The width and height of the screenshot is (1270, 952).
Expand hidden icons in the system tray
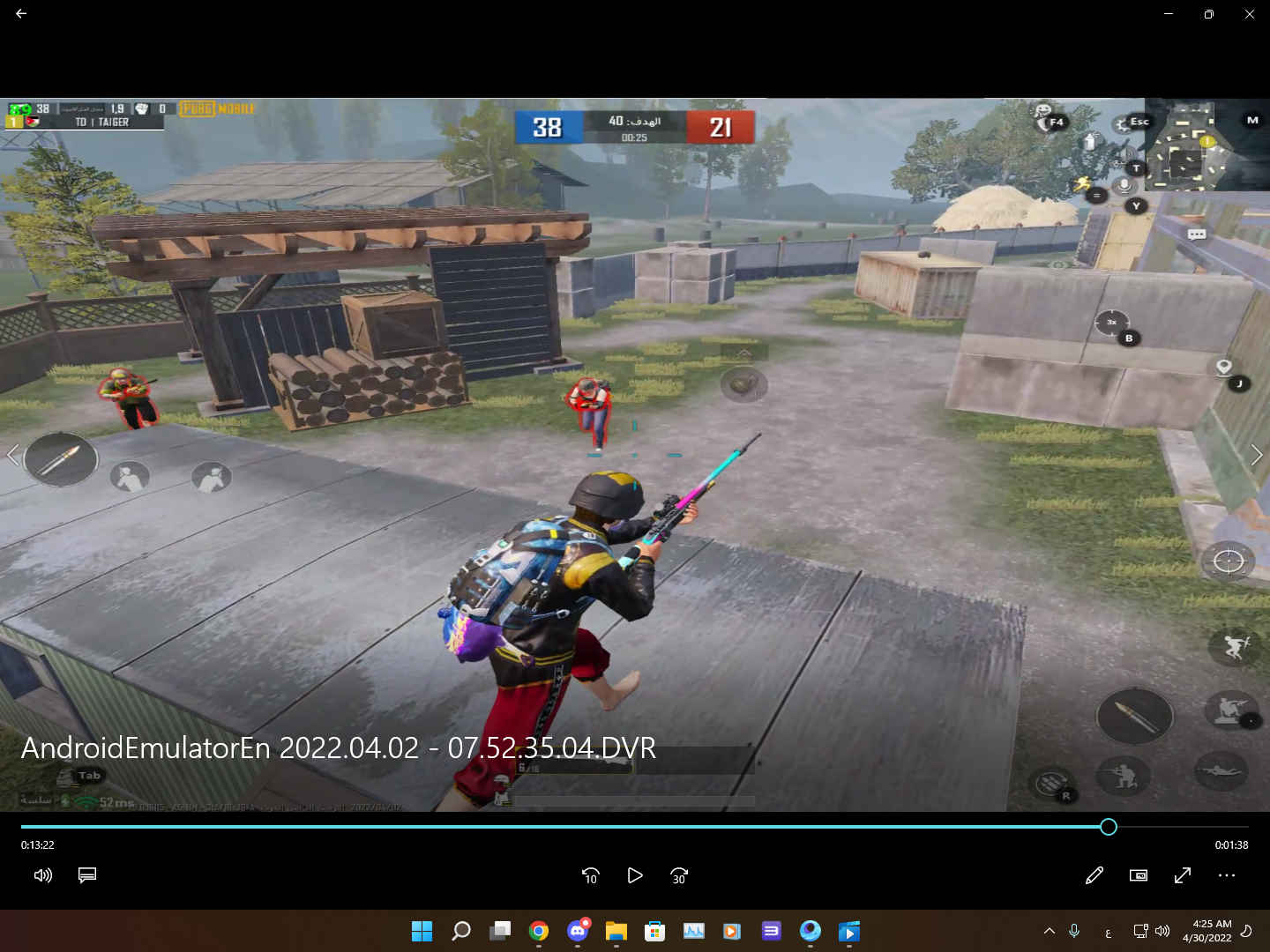1050,931
